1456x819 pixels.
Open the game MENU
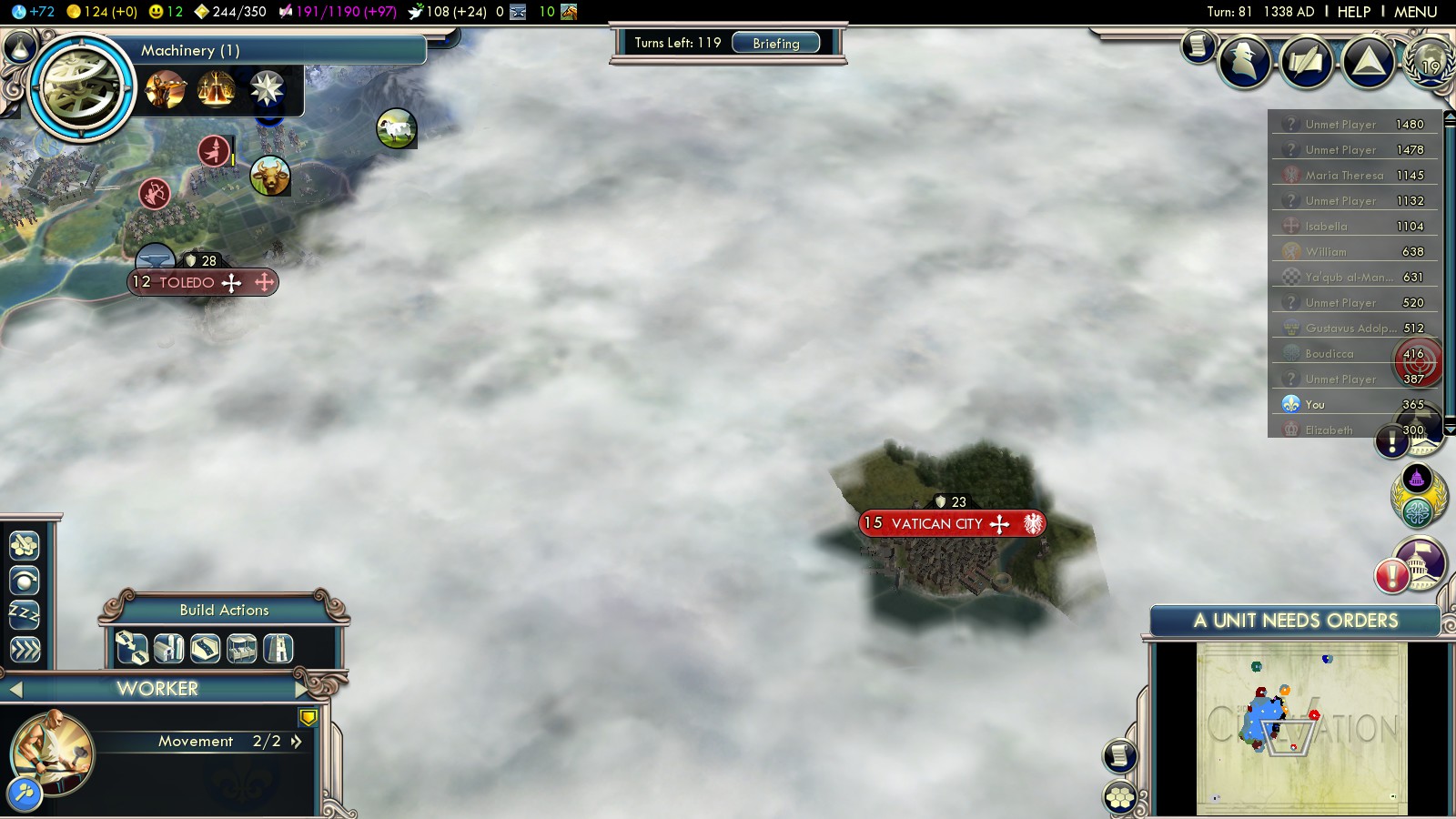tap(1415, 12)
